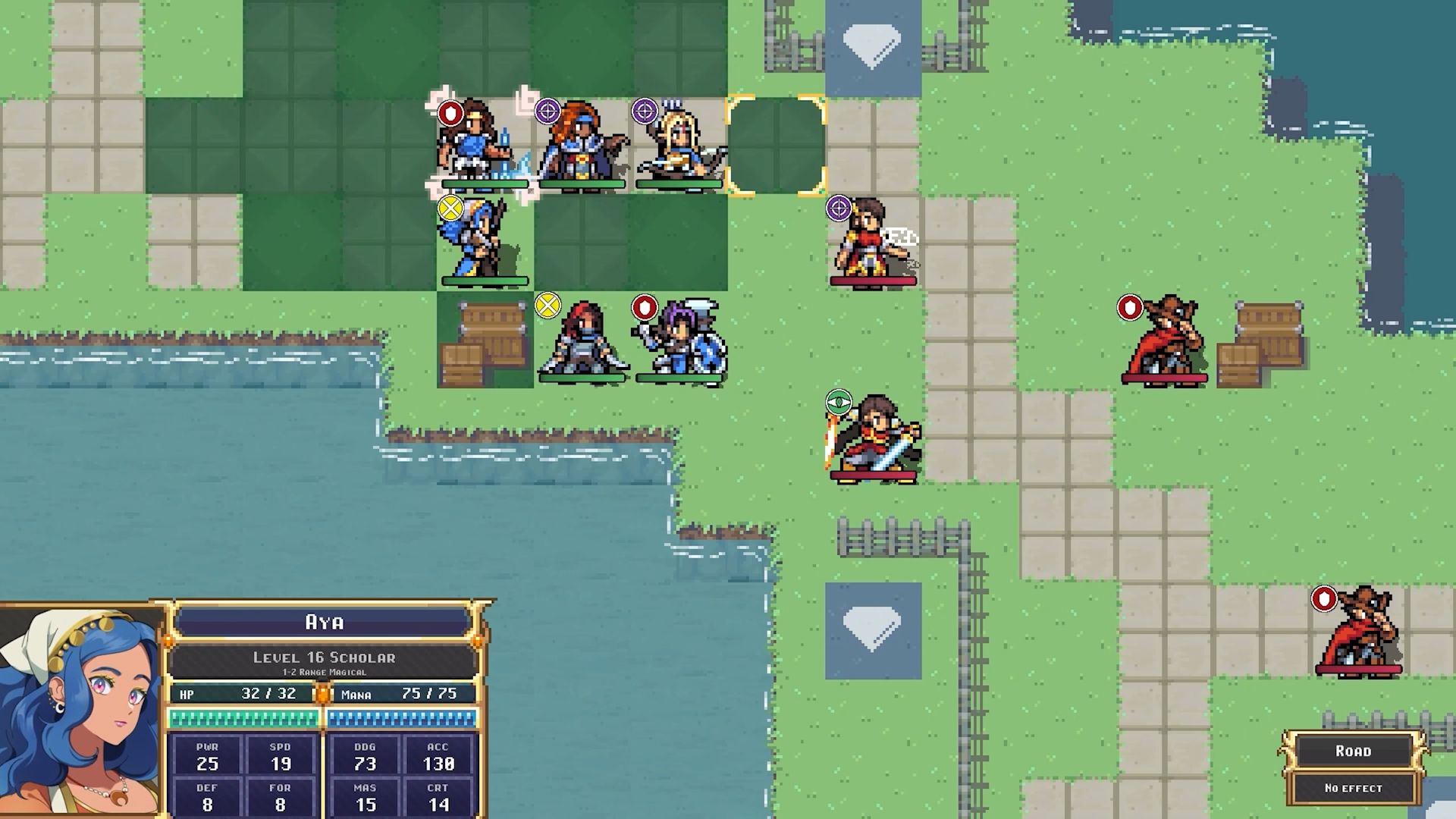Click the purple crosshair icon above the blonde archer
This screenshot has height=819, width=1456.
pos(643,110)
